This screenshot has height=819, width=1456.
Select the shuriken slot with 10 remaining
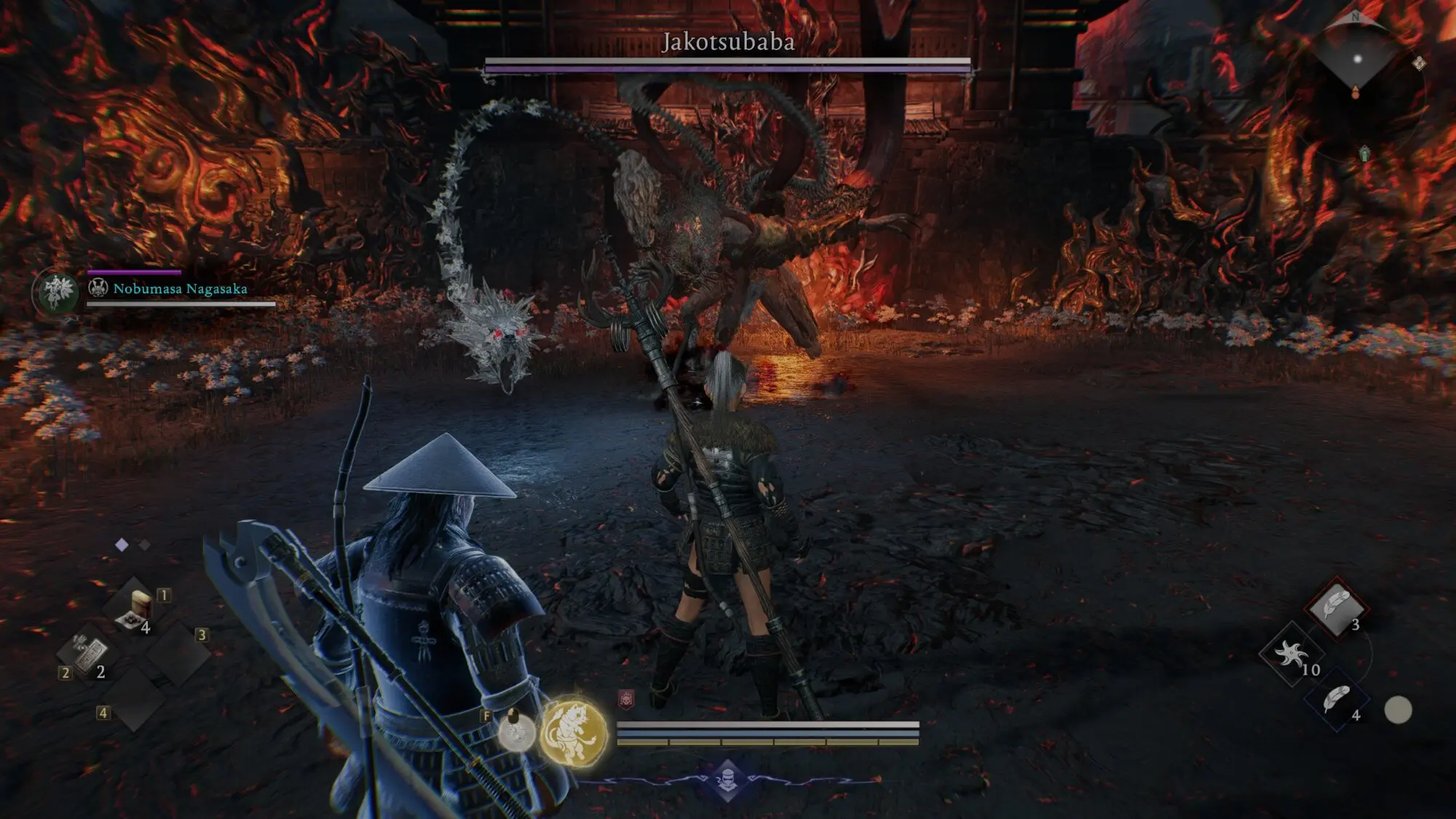pyautogui.click(x=1291, y=654)
